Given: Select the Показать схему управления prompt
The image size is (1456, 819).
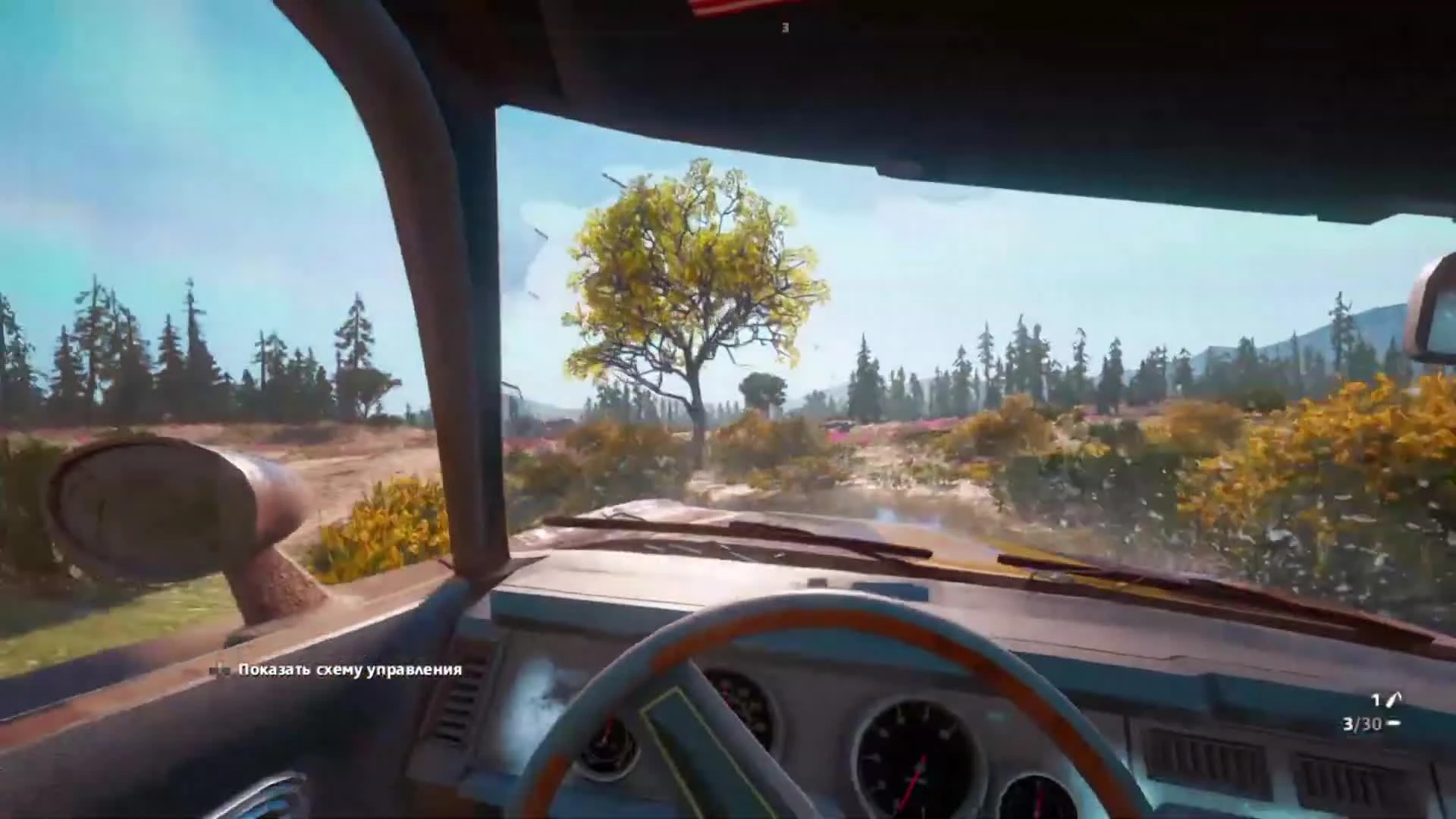Looking at the screenshot, I should [x=349, y=670].
